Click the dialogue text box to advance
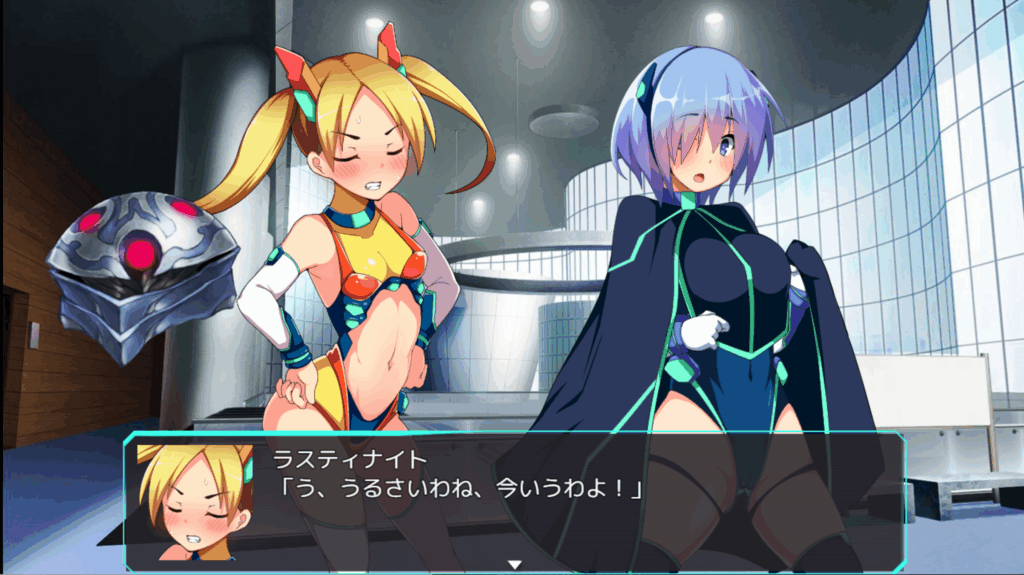This screenshot has width=1024, height=575. pyautogui.click(x=514, y=495)
